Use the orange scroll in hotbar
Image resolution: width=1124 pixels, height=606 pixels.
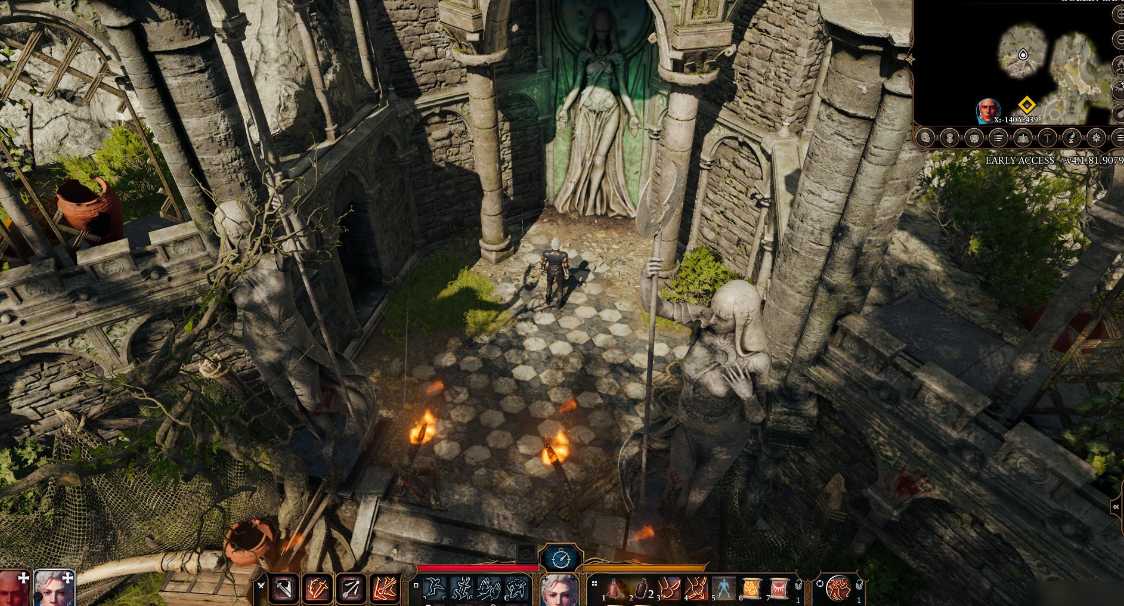click(750, 589)
